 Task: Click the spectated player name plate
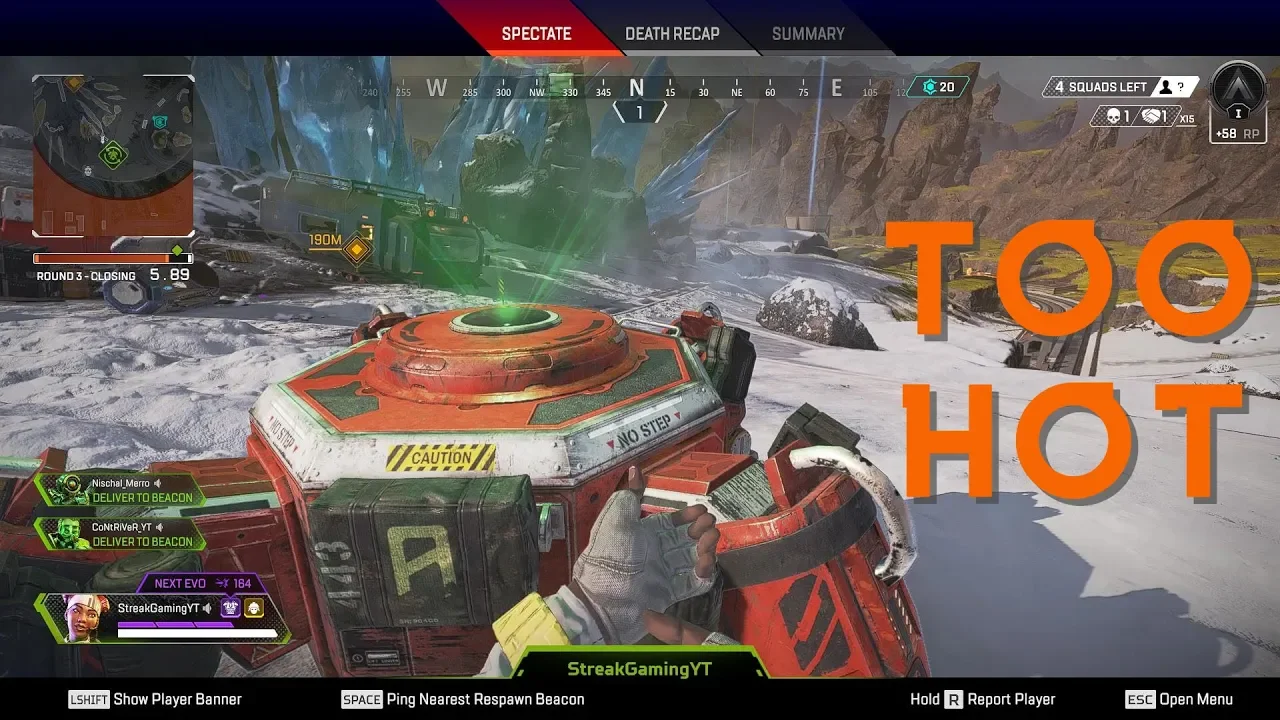tap(640, 669)
